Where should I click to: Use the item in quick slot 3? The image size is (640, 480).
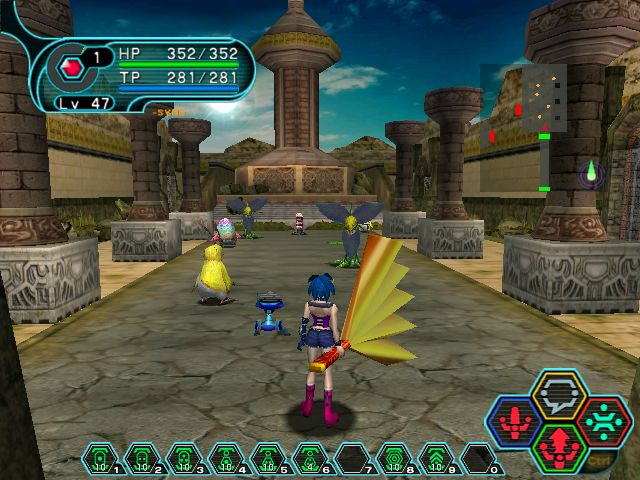click(x=183, y=459)
